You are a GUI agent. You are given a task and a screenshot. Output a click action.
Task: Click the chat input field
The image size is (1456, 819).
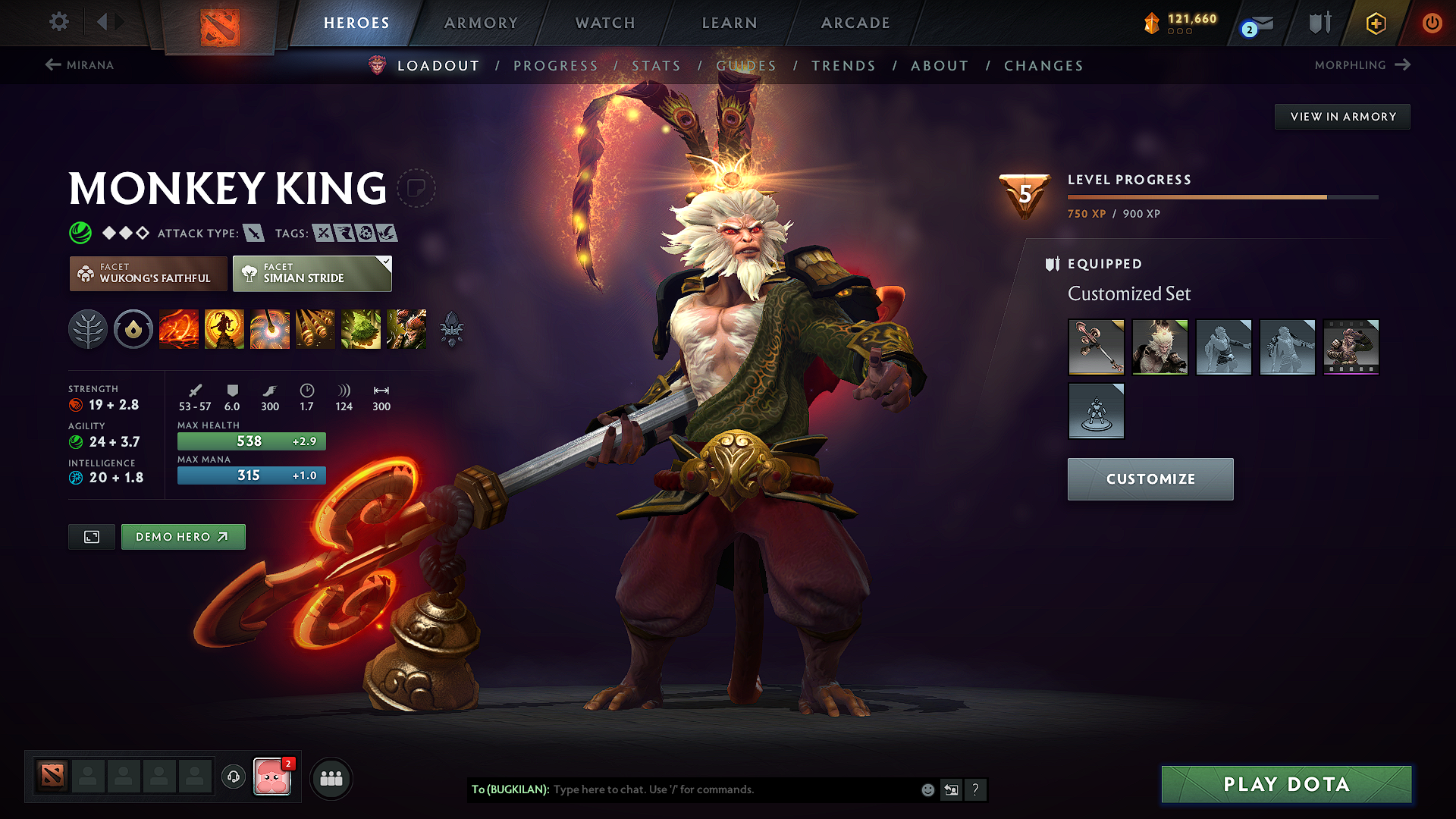[728, 789]
